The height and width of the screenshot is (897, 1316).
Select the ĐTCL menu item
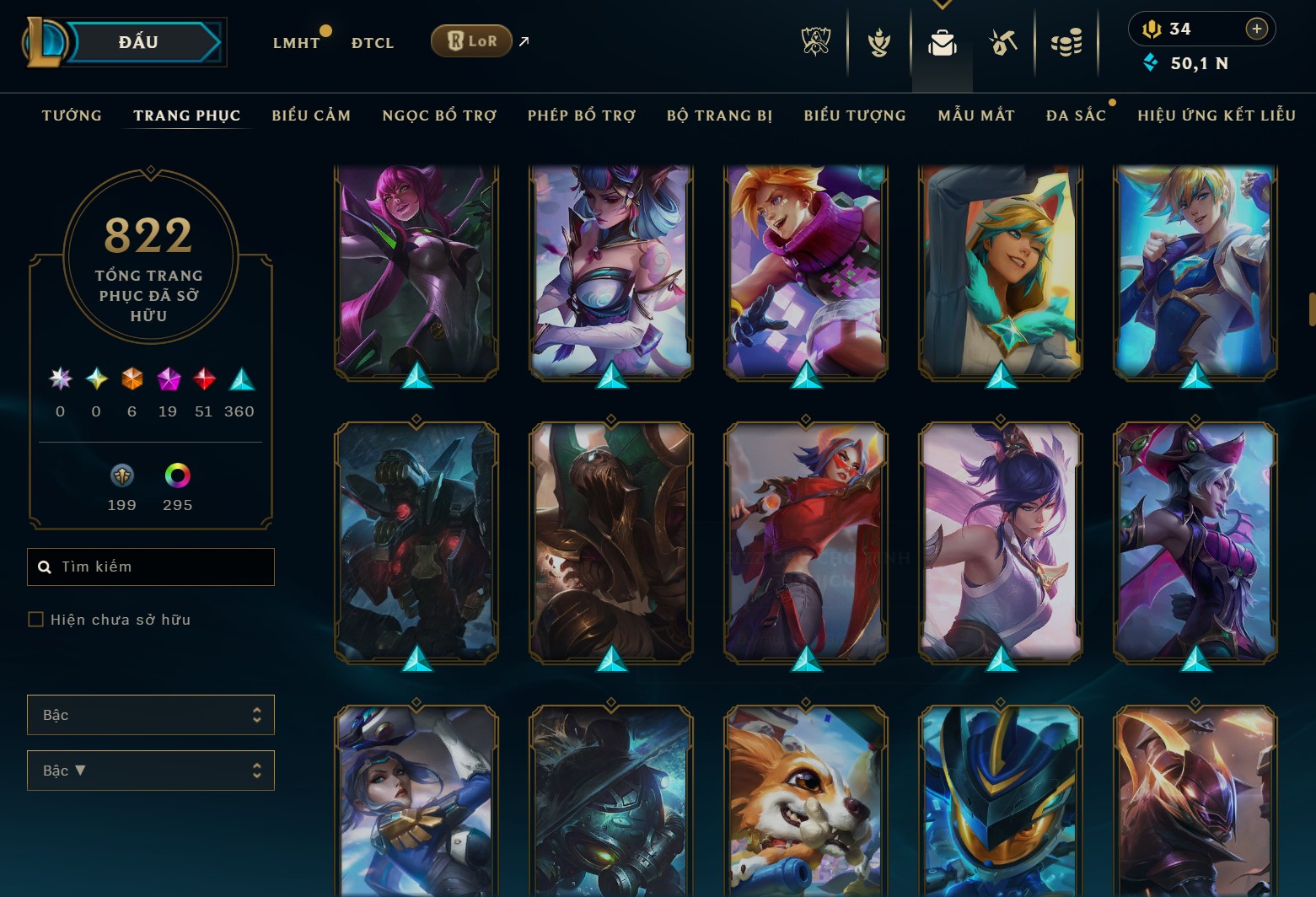(x=372, y=42)
